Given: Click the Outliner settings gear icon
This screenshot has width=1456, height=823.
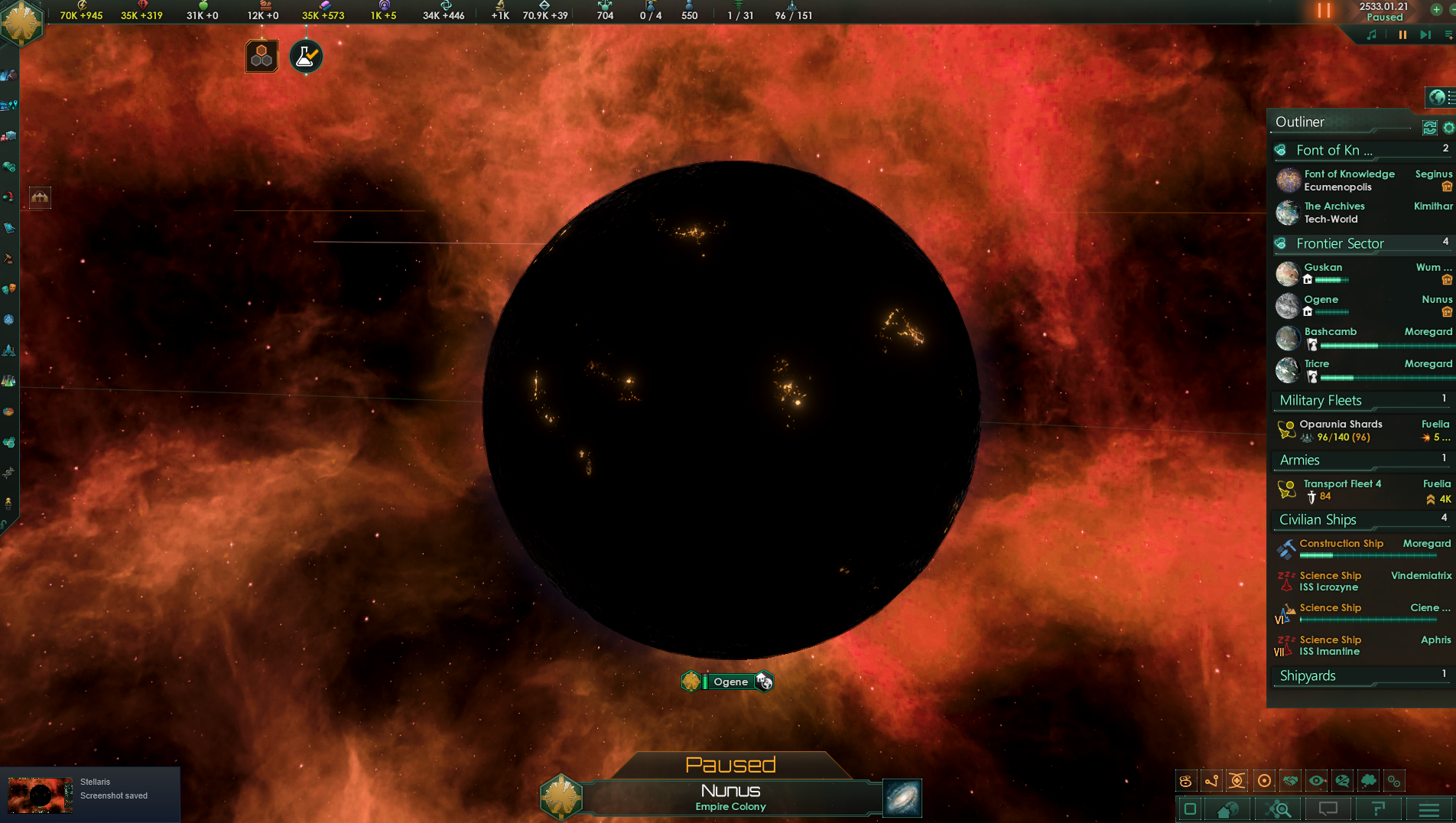Looking at the screenshot, I should 1448,128.
